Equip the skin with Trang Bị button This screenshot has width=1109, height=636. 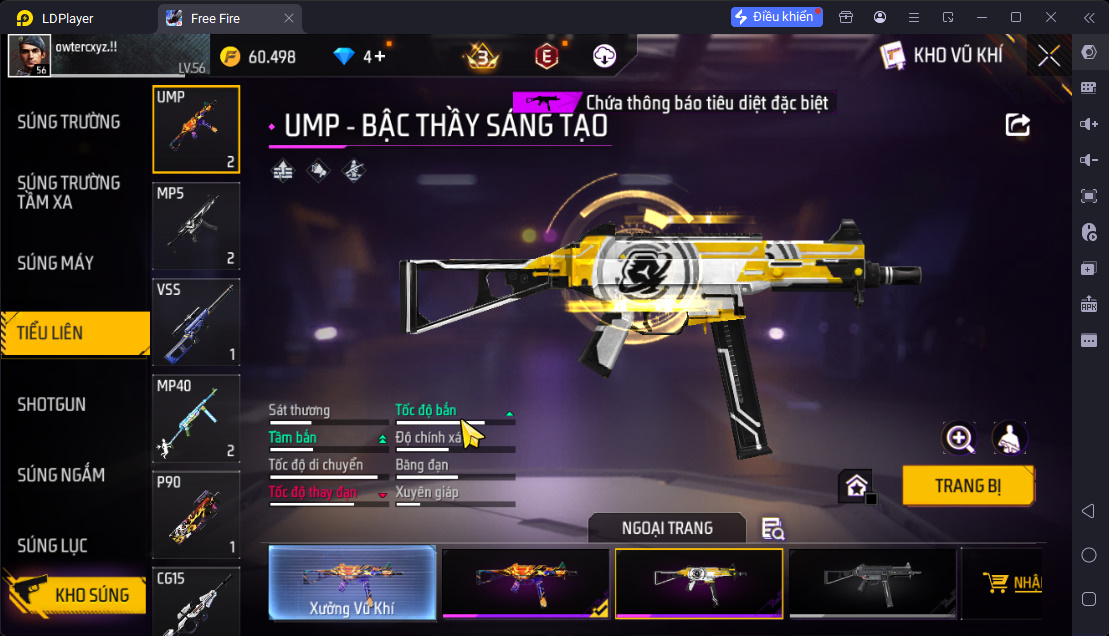pyautogui.click(x=968, y=486)
